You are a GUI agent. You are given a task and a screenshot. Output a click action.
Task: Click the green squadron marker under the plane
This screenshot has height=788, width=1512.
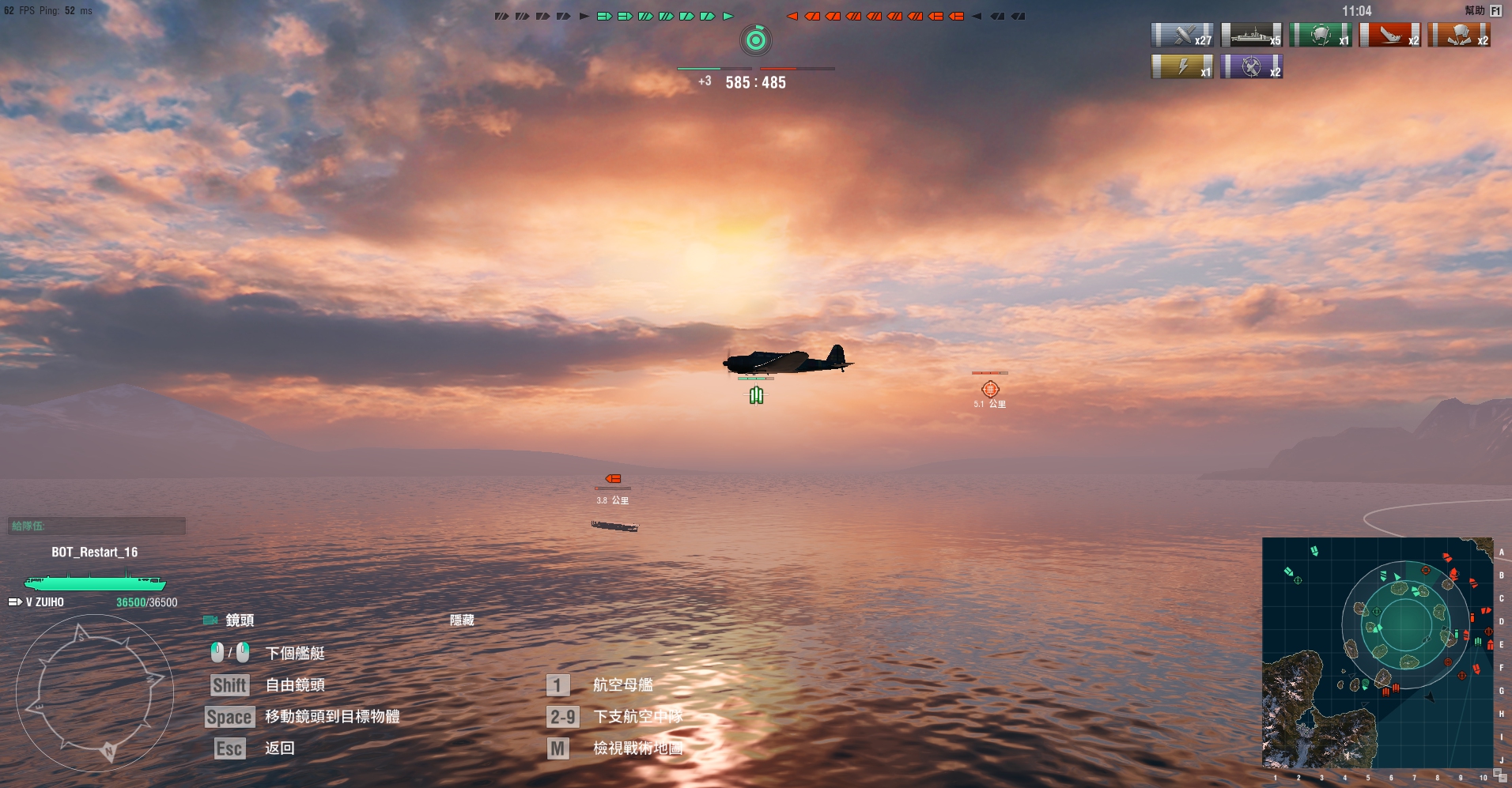tap(757, 395)
